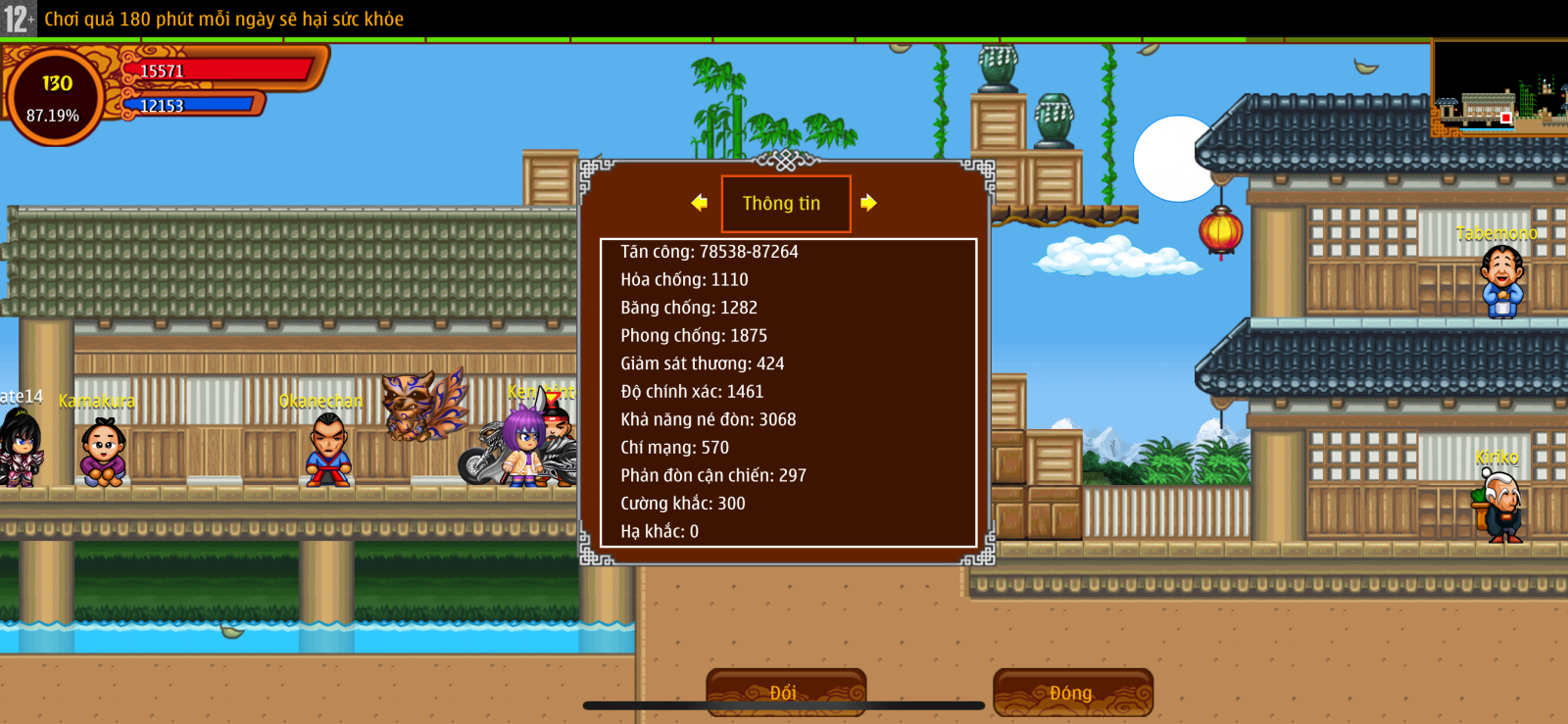Open the minimap in the corner
The width and height of the screenshot is (1568, 724).
[x=1499, y=88]
